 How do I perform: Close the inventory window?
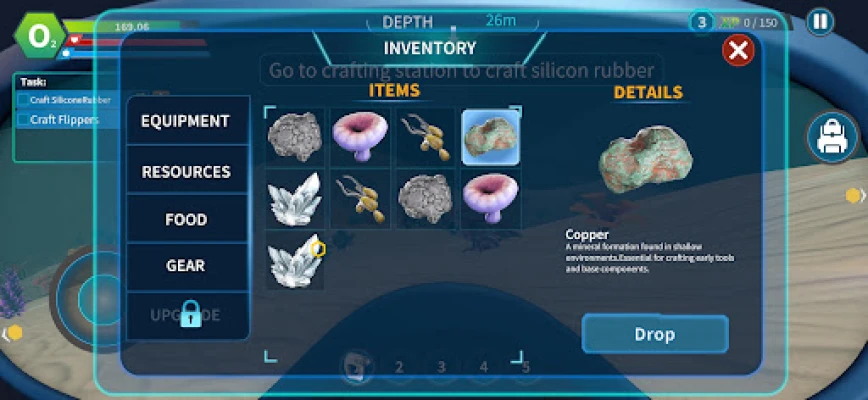point(738,50)
